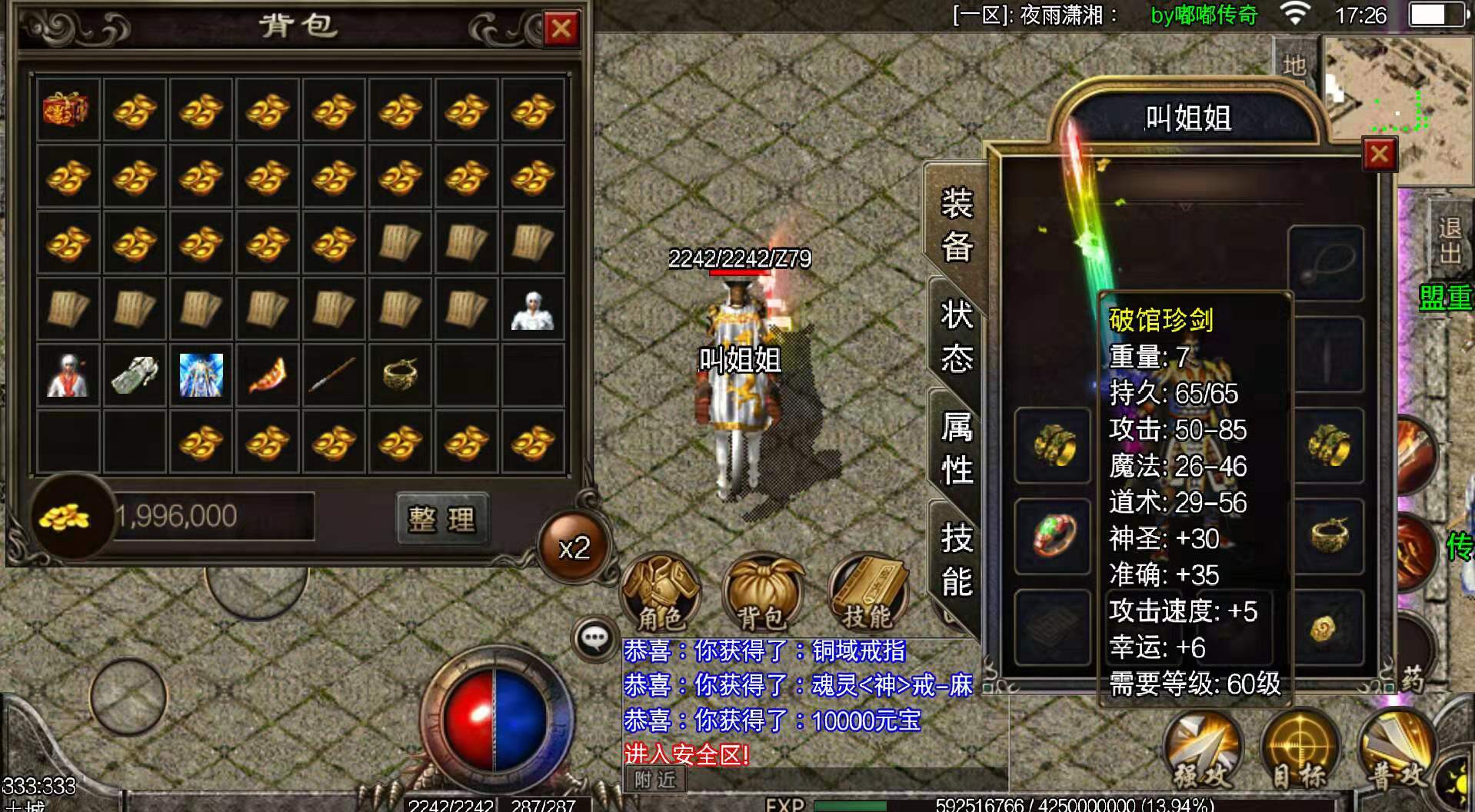Select the red gift box item in backpack

[x=67, y=110]
